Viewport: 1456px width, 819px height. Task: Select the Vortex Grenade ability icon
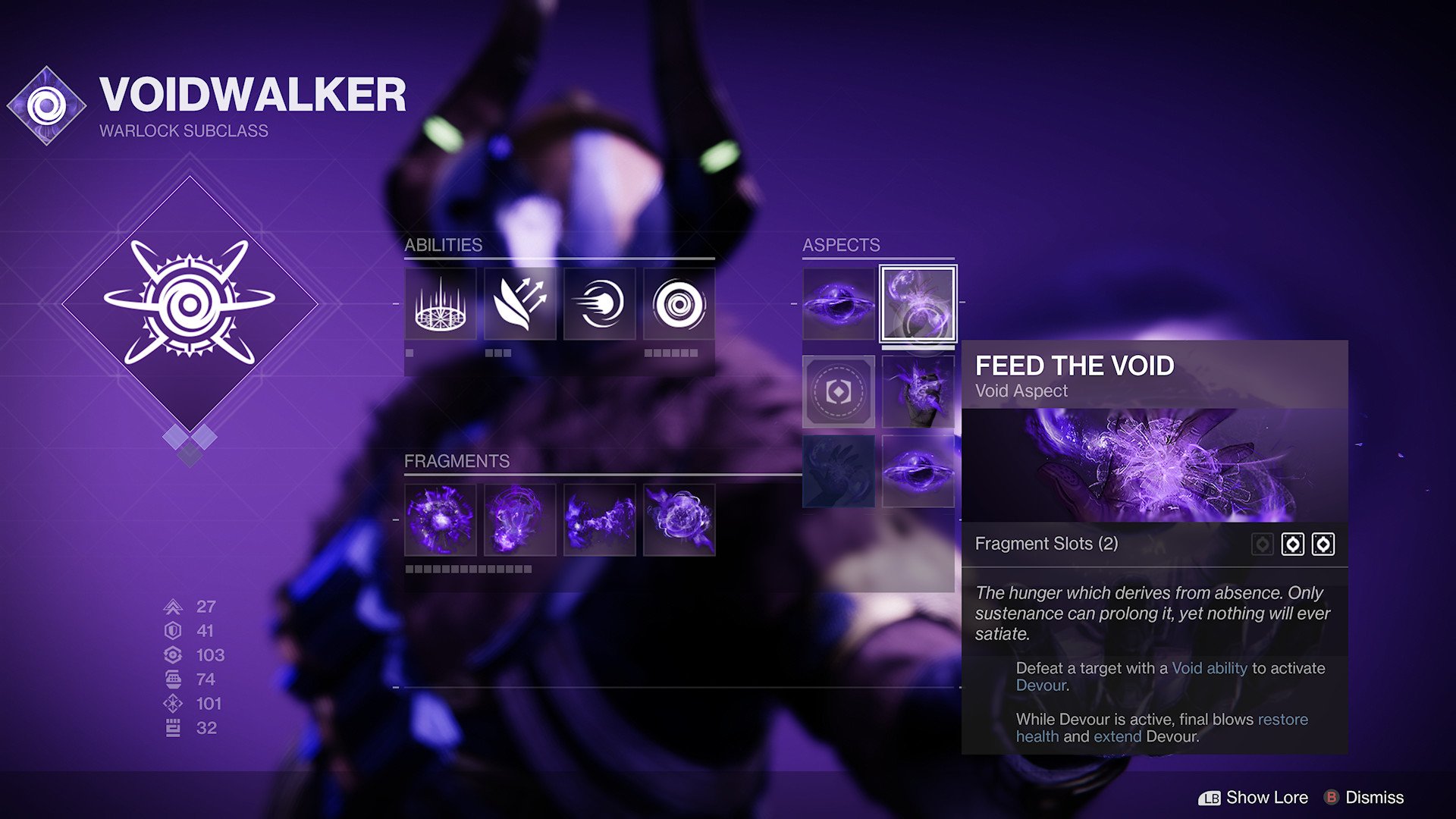point(678,304)
